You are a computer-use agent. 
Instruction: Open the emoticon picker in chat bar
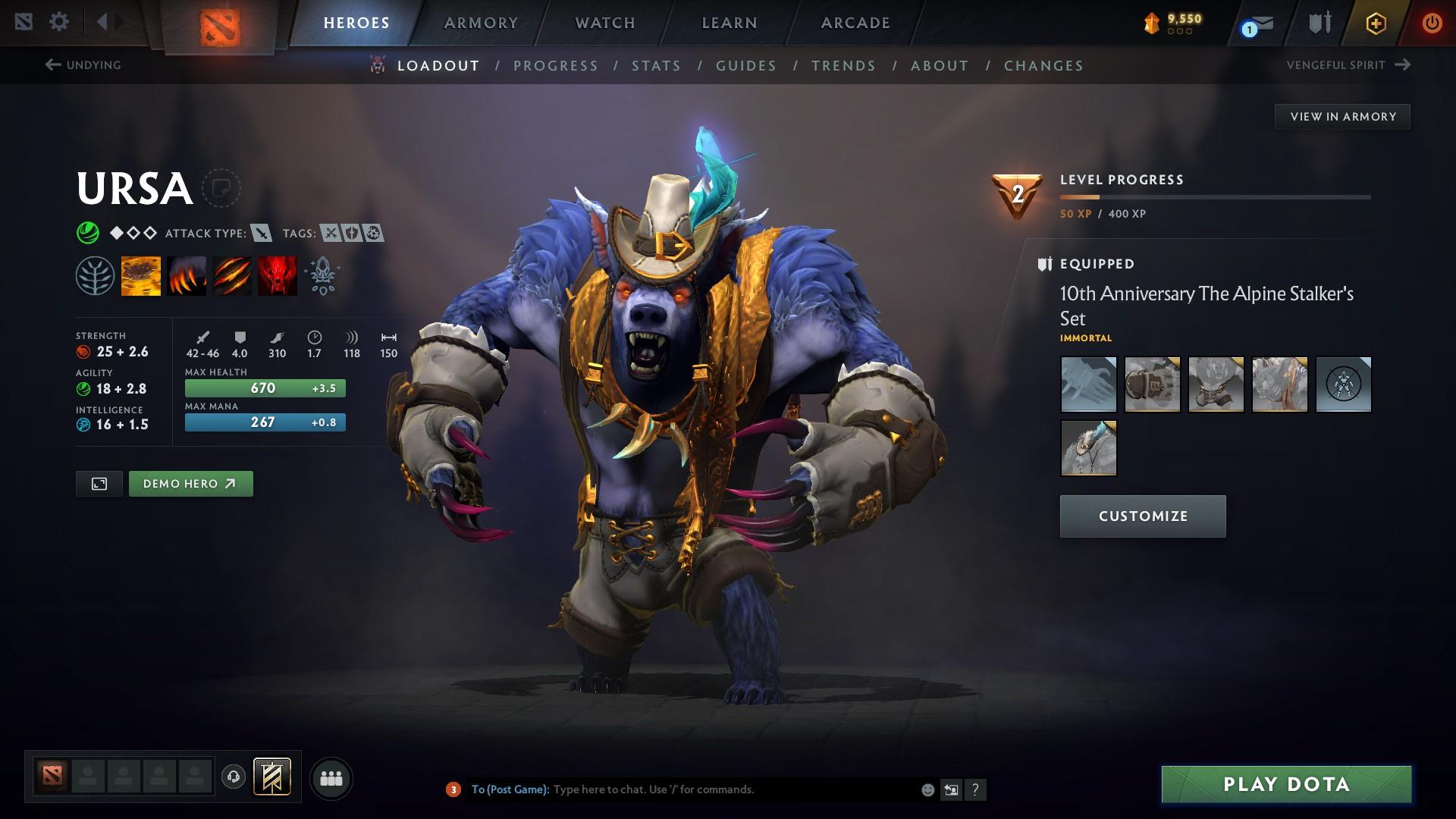pos(927,789)
